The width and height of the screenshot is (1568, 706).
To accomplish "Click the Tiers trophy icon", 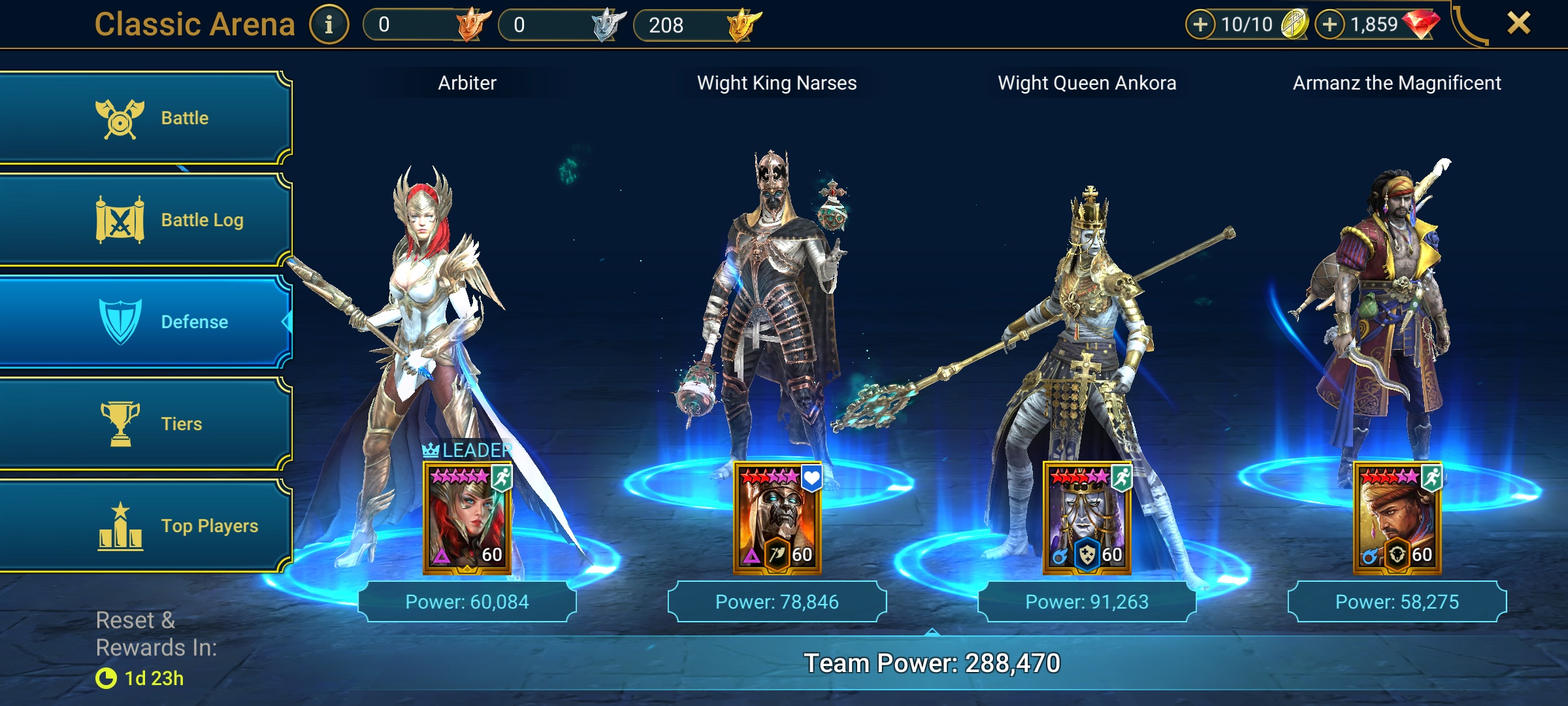I will pyautogui.click(x=120, y=424).
